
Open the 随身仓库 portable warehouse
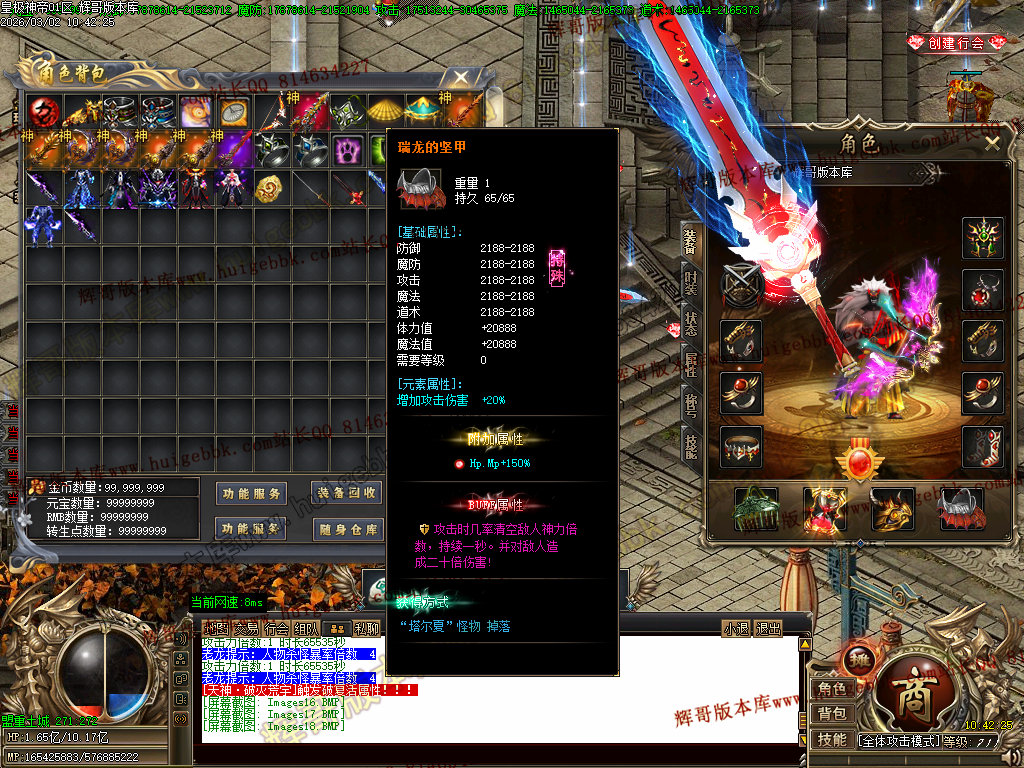click(x=347, y=529)
